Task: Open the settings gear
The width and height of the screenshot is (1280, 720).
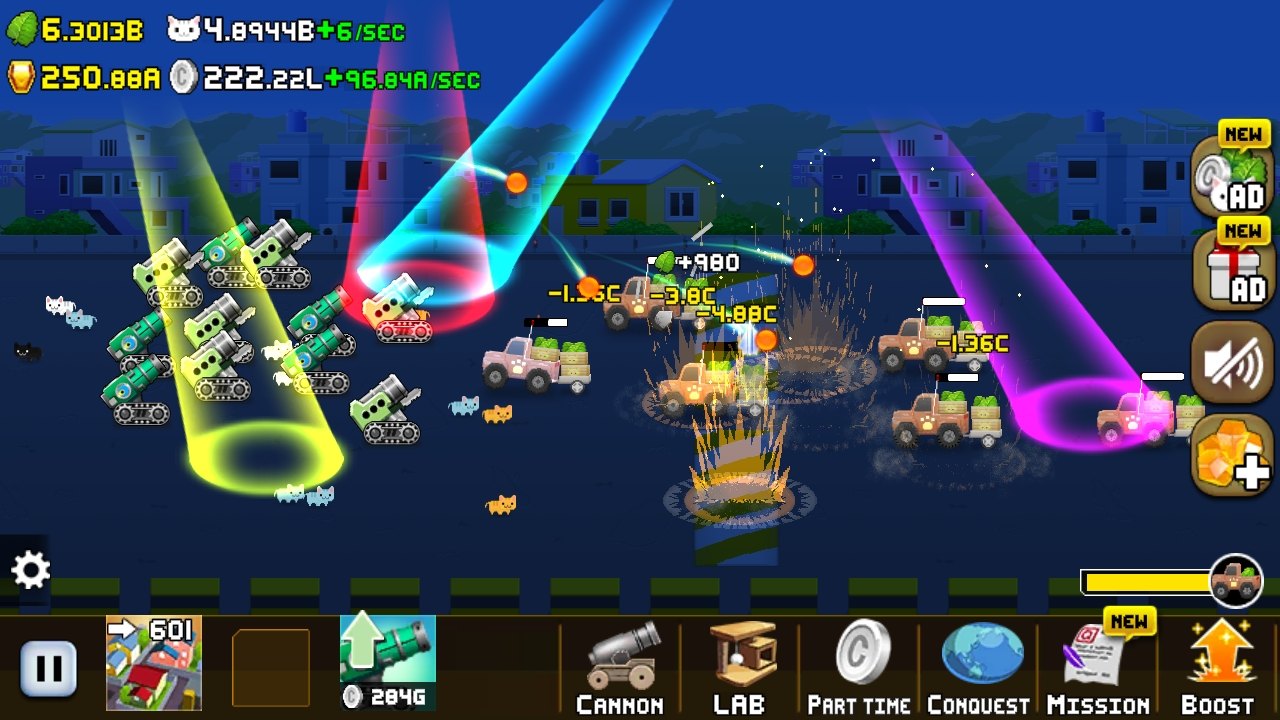Action: point(30,571)
